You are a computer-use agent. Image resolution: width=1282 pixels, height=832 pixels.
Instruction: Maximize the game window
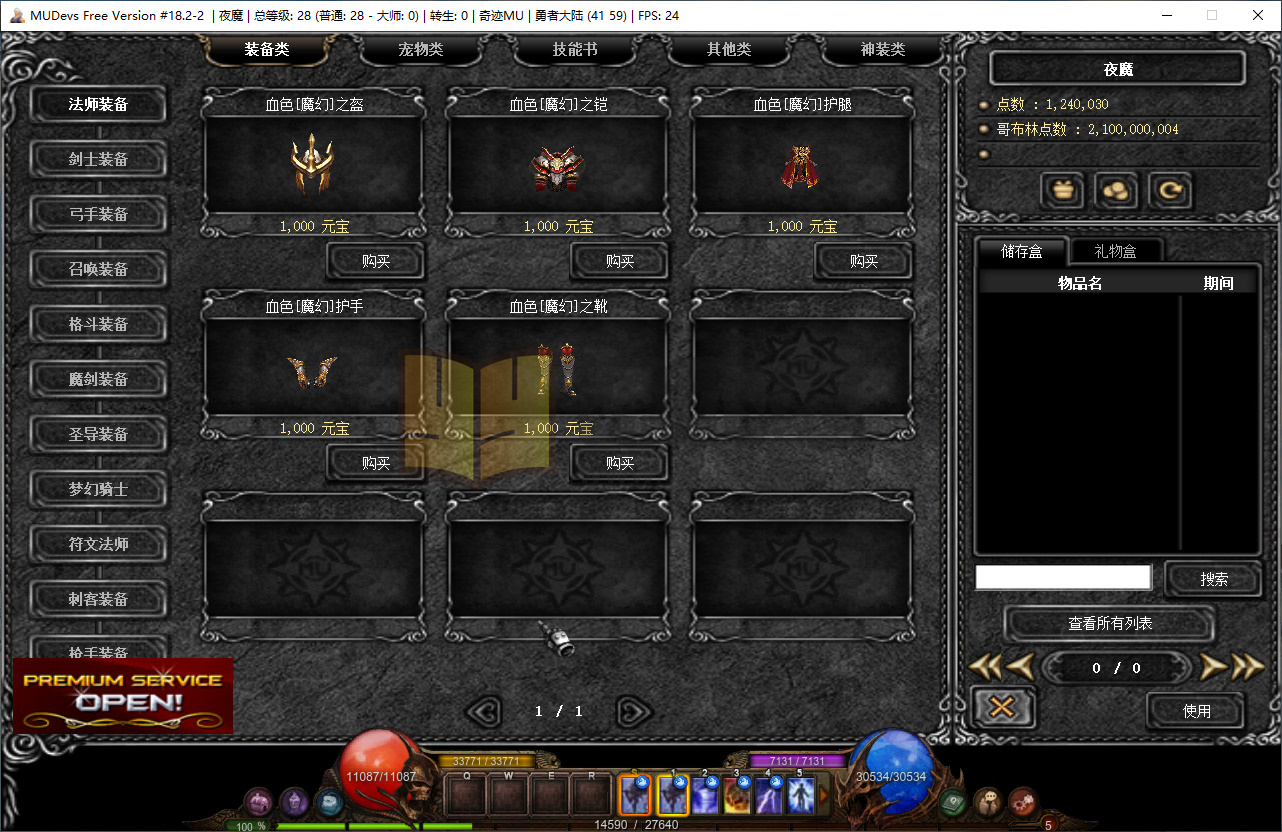click(x=1212, y=15)
